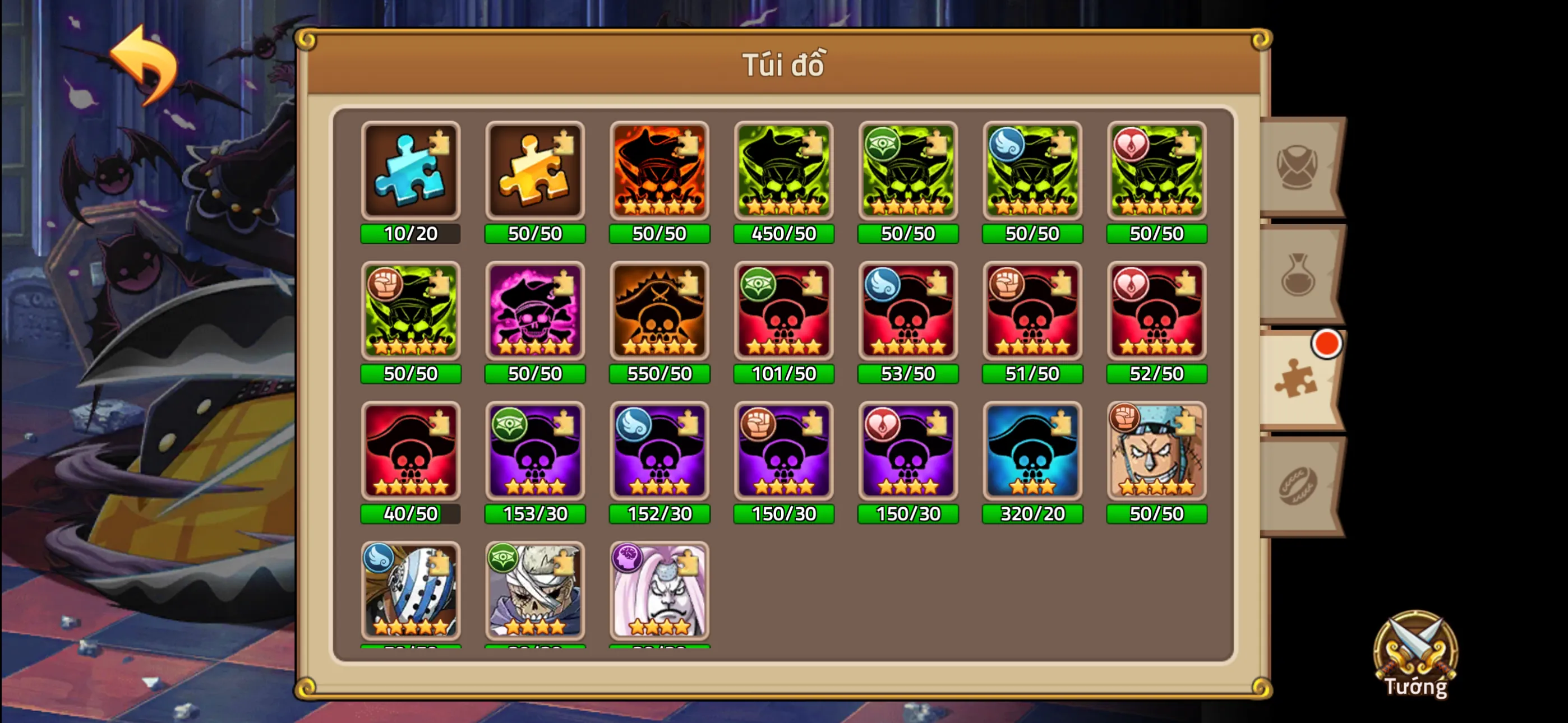Image resolution: width=1568 pixels, height=723 pixels.
Task: Open the orange skull fragment with 550/50 count
Action: 660,312
